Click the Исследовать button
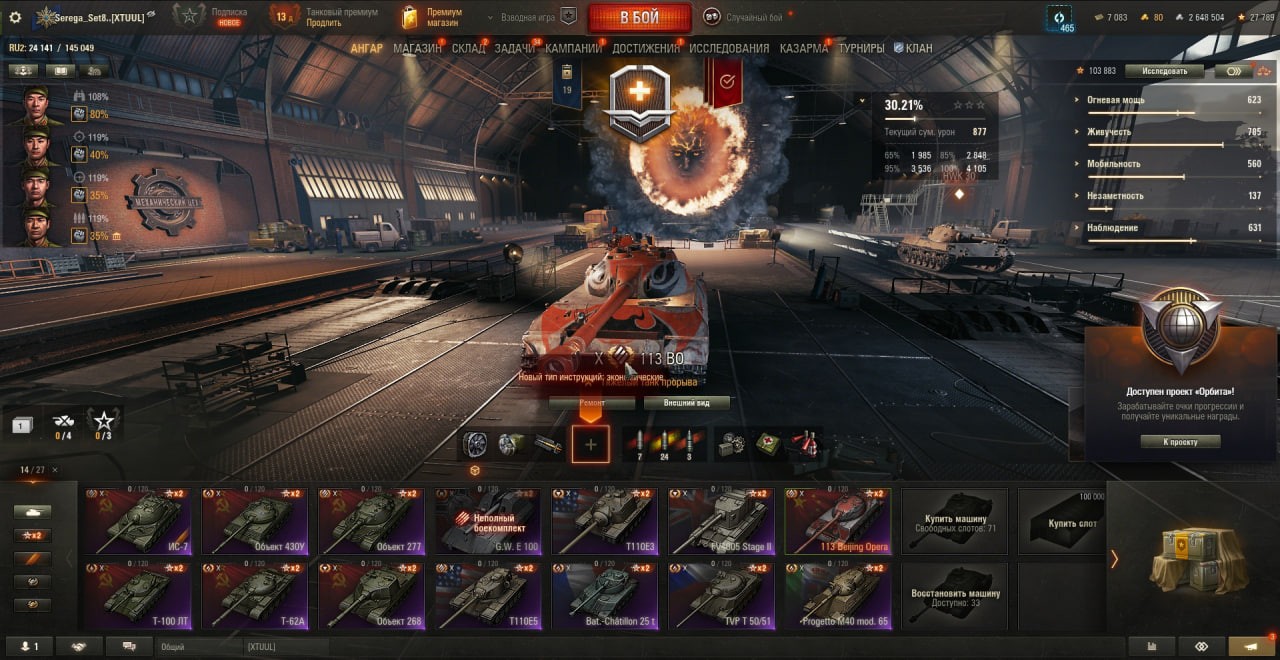Viewport: 1280px width, 660px height. [x=1164, y=71]
